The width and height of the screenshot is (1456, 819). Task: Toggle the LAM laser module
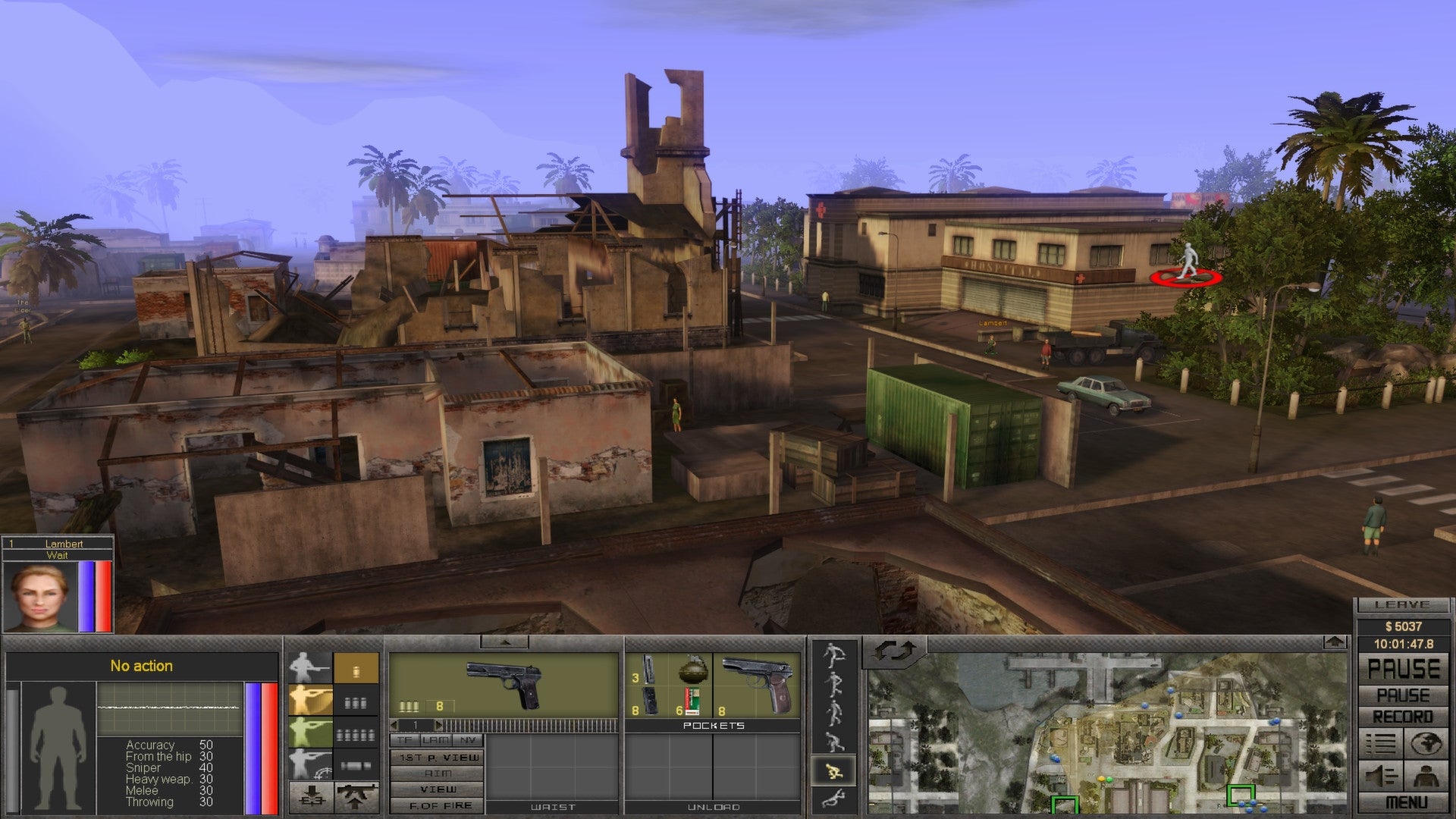click(436, 740)
